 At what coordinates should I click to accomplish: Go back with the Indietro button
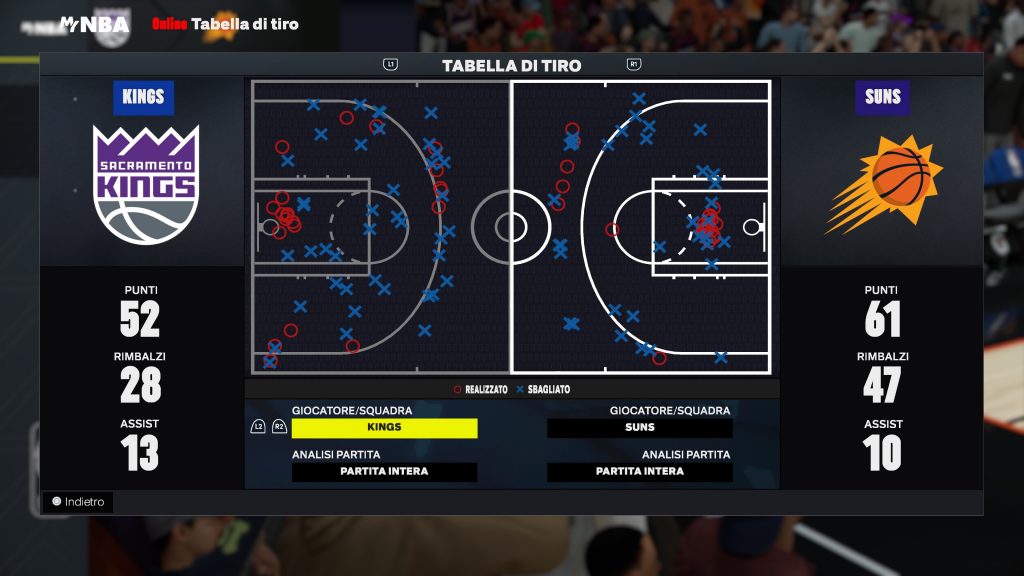coord(78,502)
